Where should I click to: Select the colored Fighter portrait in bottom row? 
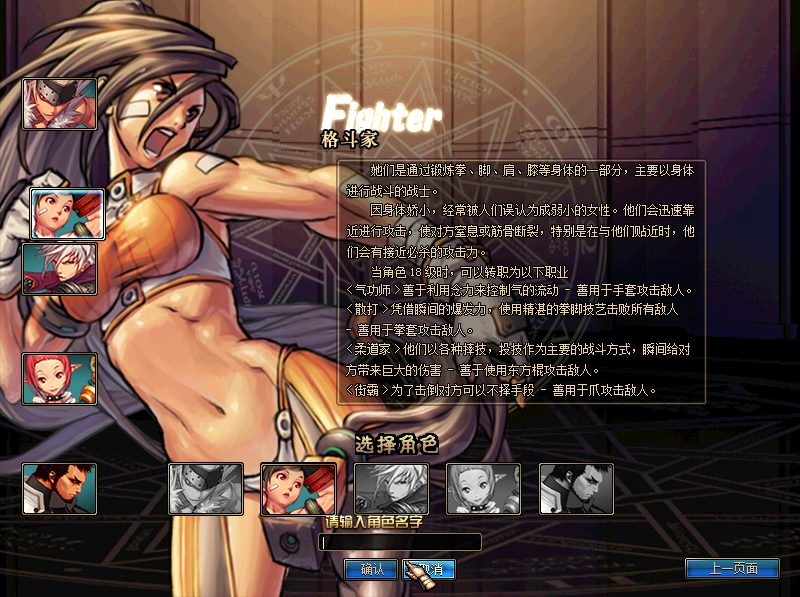pos(298,489)
